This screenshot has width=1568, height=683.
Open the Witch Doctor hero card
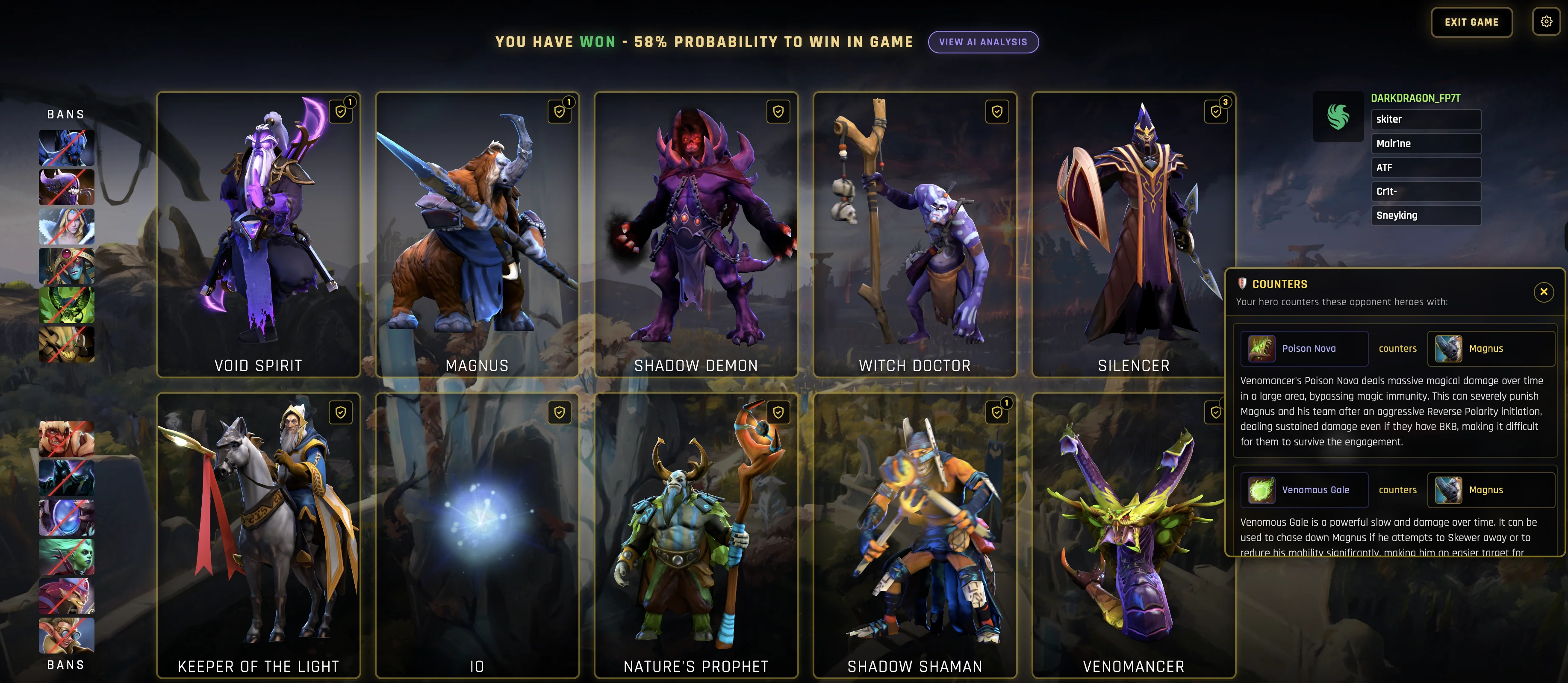(914, 234)
